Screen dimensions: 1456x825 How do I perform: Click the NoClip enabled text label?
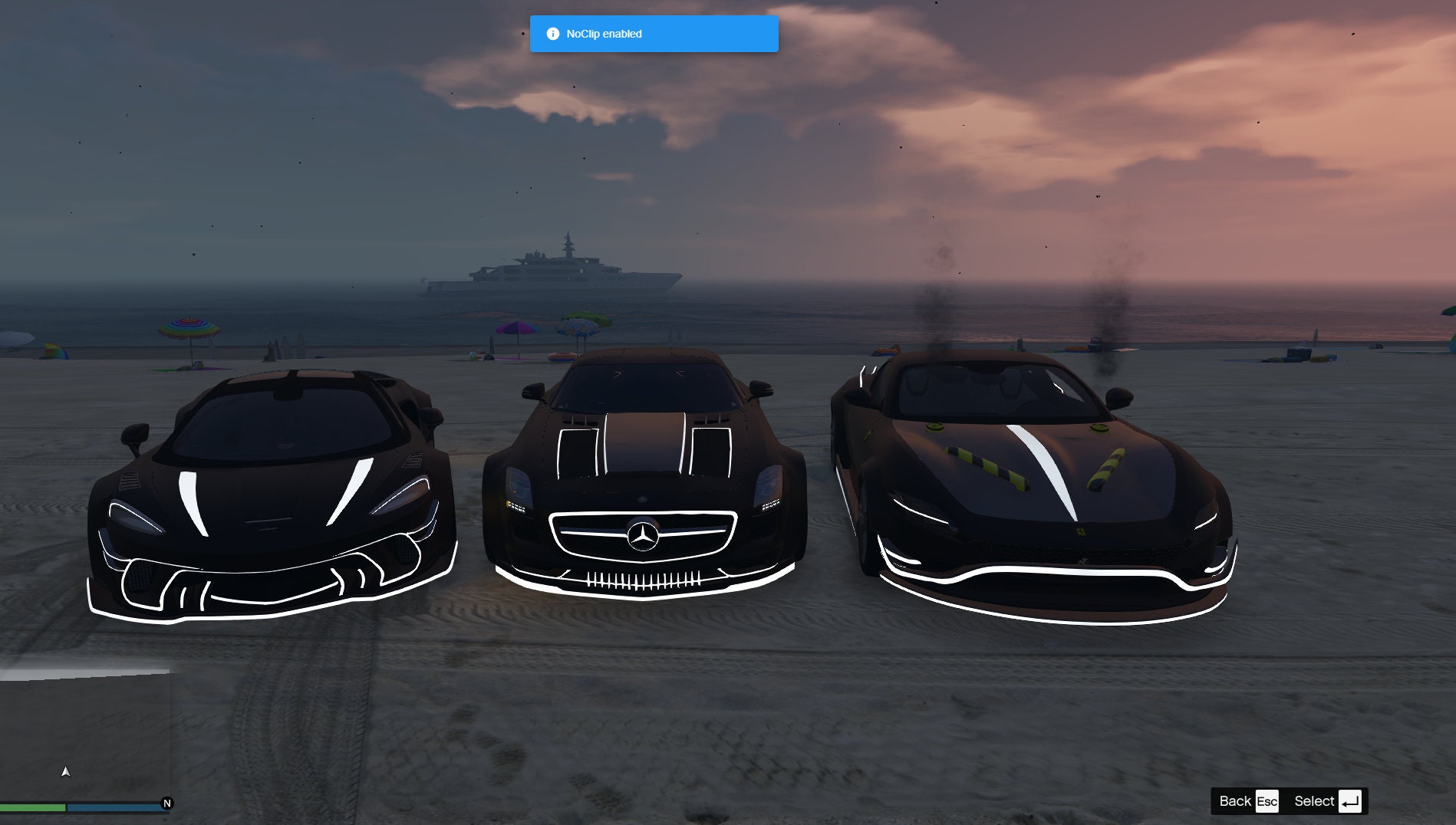pyautogui.click(x=603, y=34)
